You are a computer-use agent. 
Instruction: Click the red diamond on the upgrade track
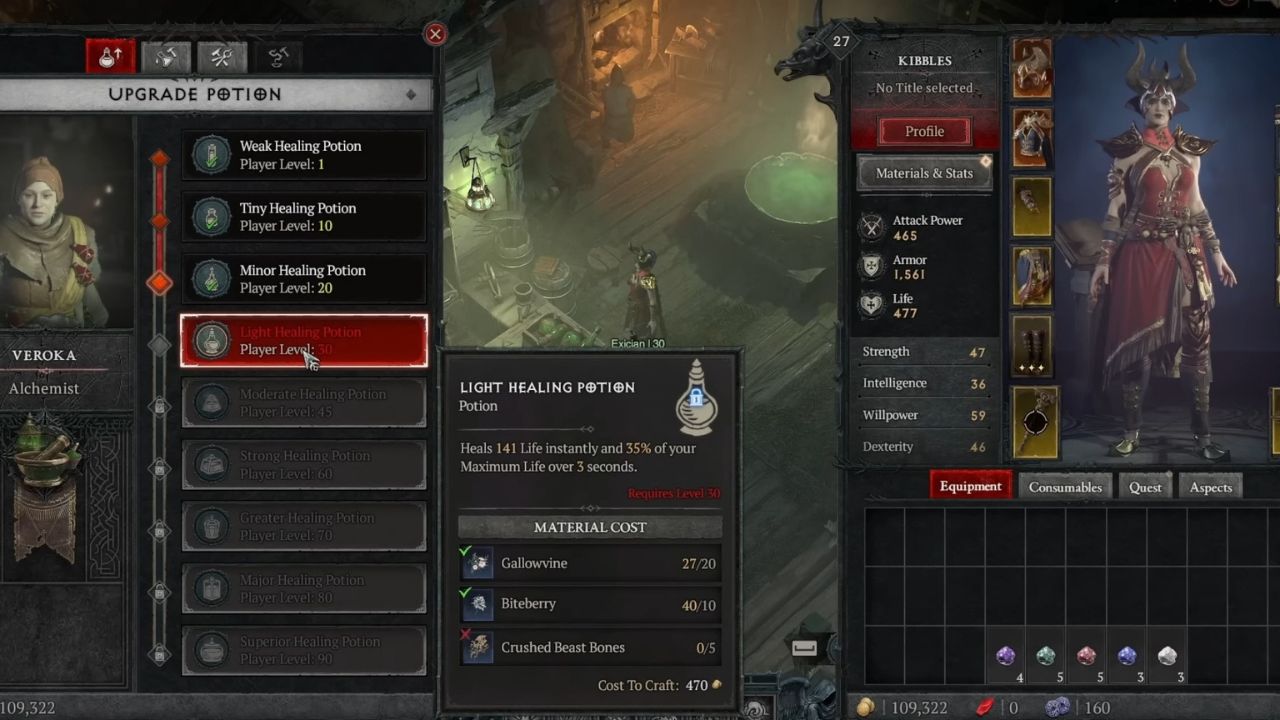[159, 283]
